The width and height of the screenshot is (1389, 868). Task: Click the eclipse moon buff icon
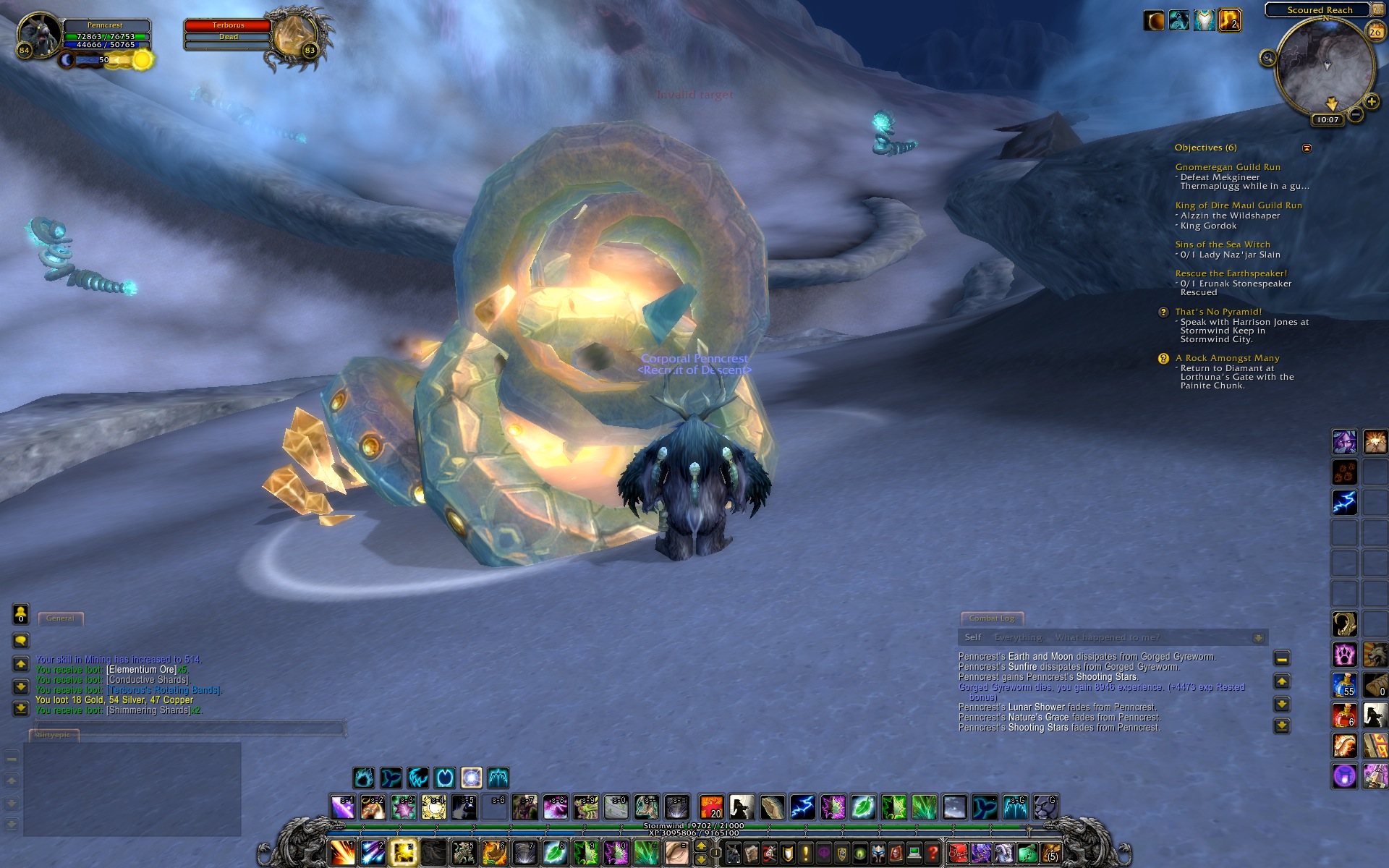click(x=1153, y=21)
